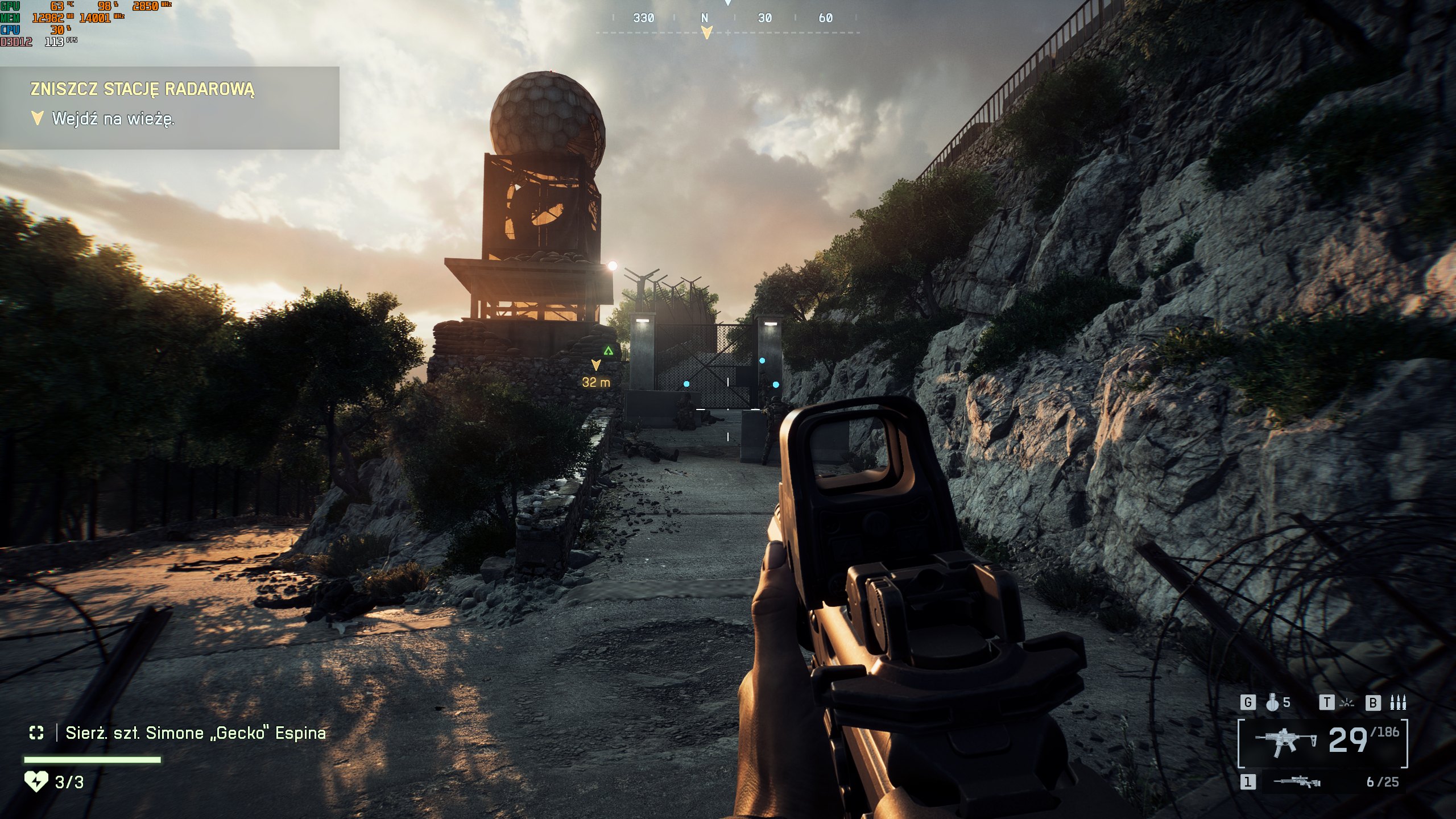Click the green squadmate triangle marker

click(x=609, y=351)
